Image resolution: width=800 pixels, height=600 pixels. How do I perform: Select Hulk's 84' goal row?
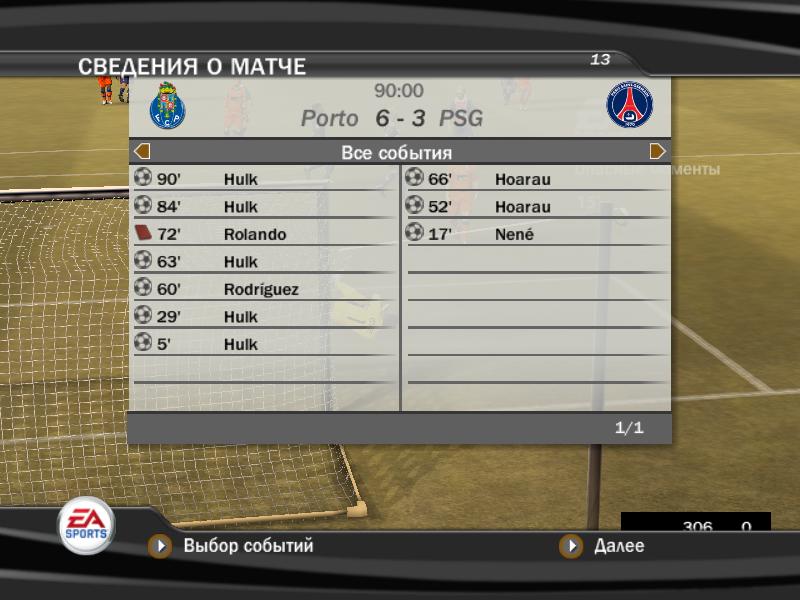[264, 207]
